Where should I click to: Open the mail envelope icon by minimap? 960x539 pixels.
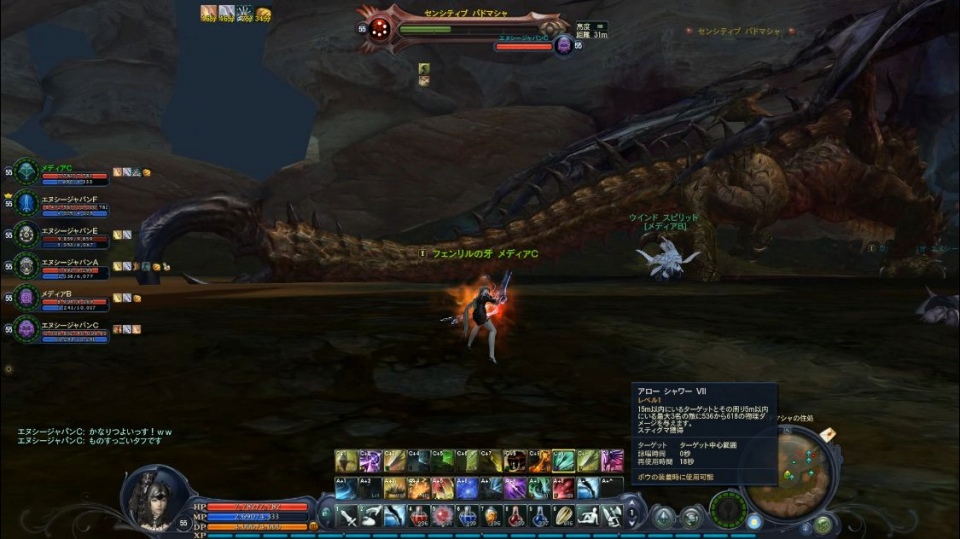(827, 434)
